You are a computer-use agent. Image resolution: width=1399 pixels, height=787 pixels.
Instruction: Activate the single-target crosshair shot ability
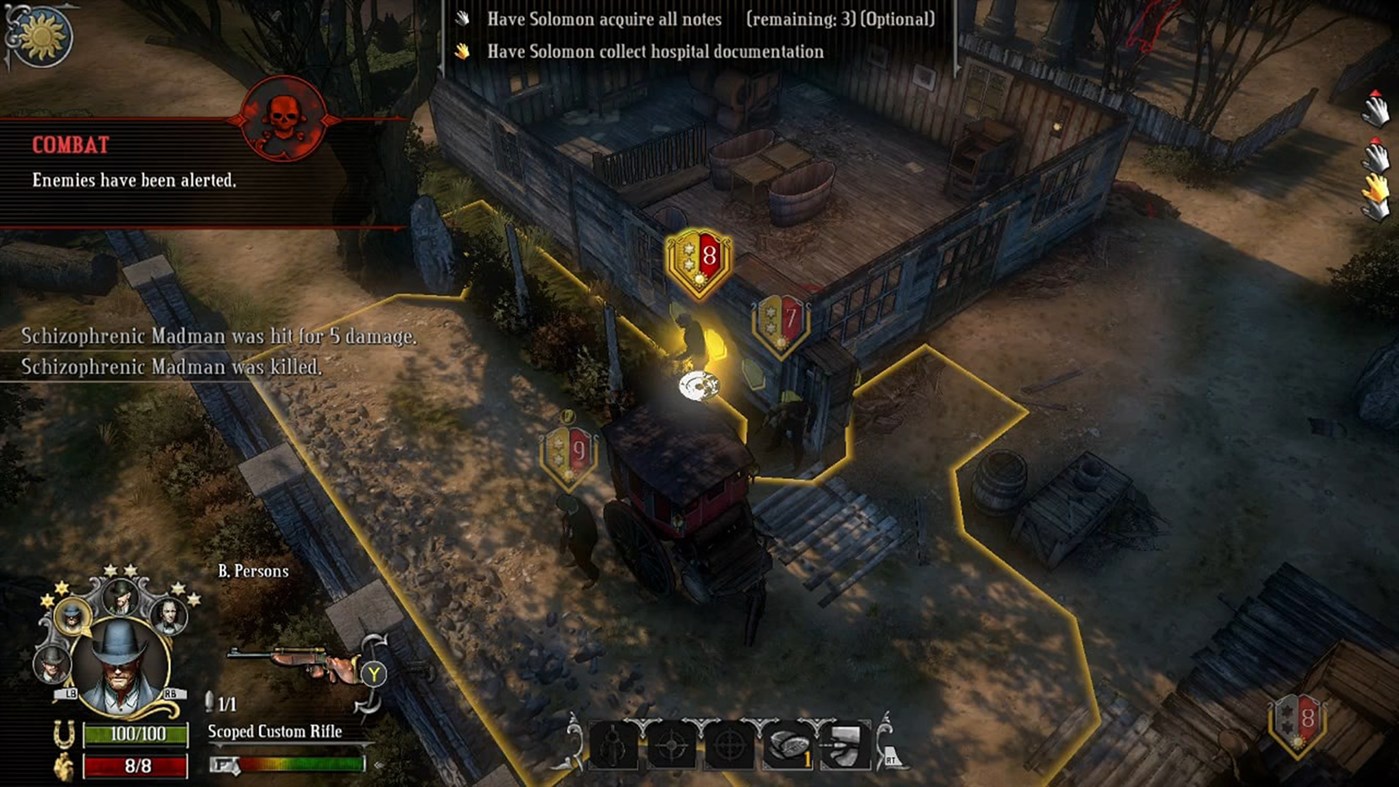(670, 745)
